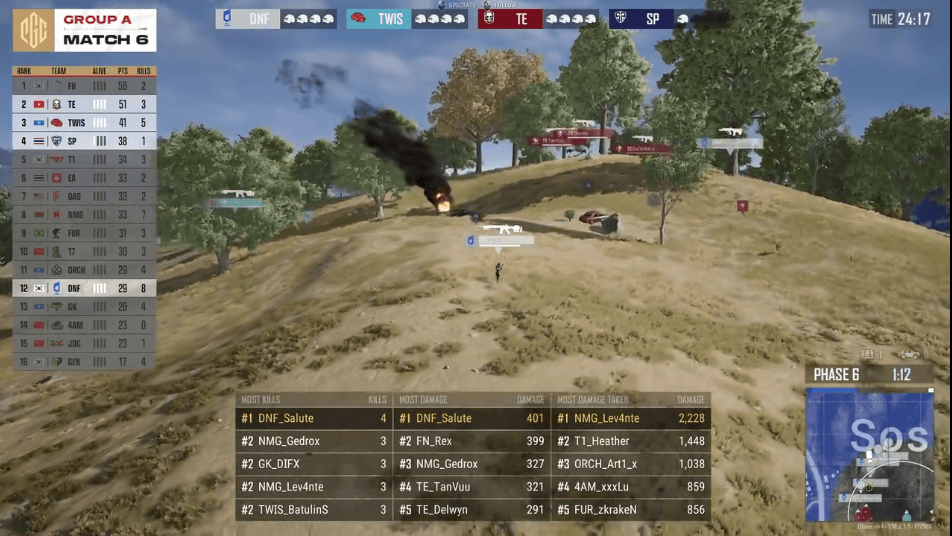Select the GEN row in the standings
Image resolution: width=952 pixels, height=536 pixels.
pyautogui.click(x=83, y=361)
